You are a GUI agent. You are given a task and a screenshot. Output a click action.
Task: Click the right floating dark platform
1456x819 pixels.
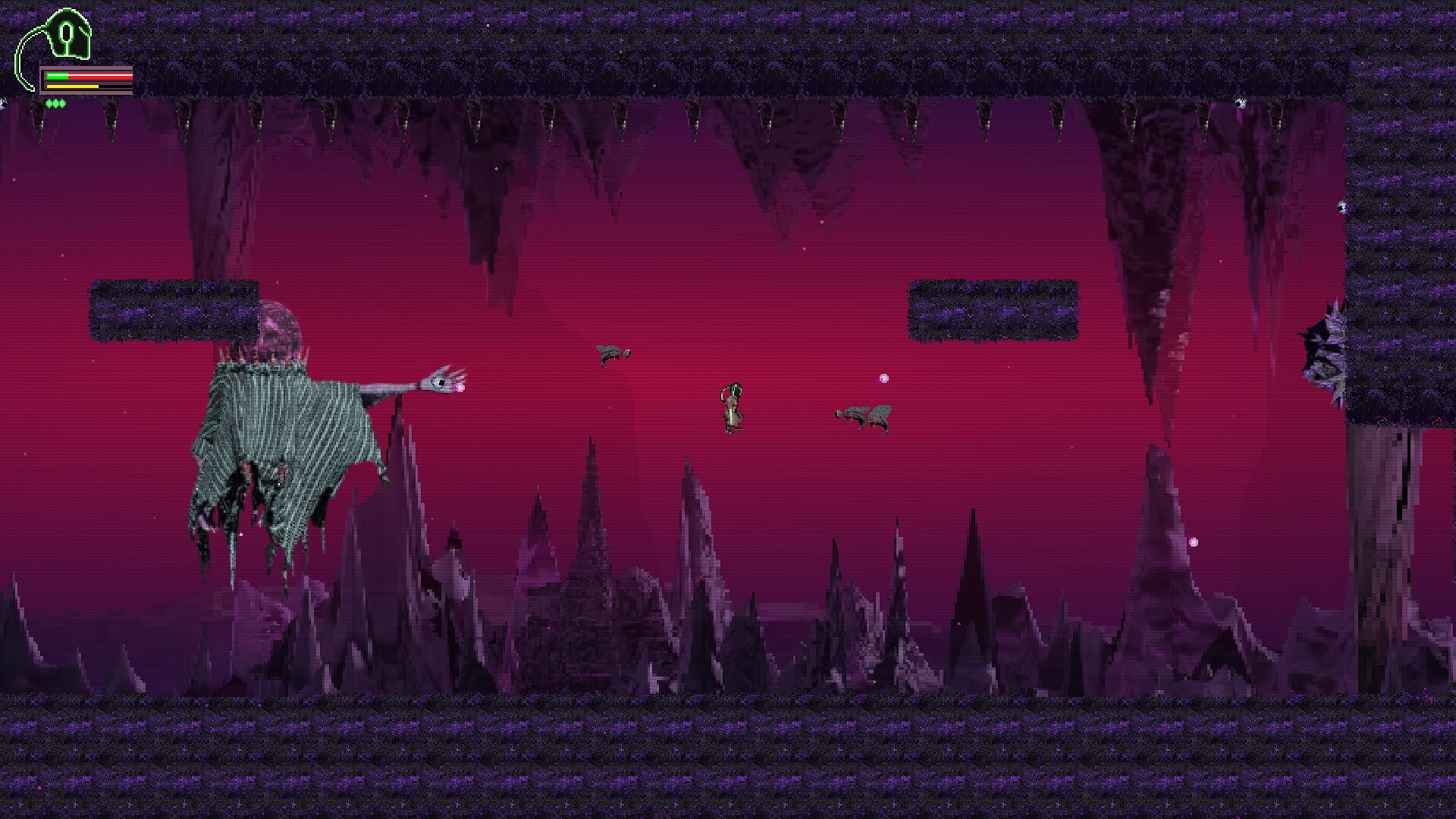click(993, 309)
